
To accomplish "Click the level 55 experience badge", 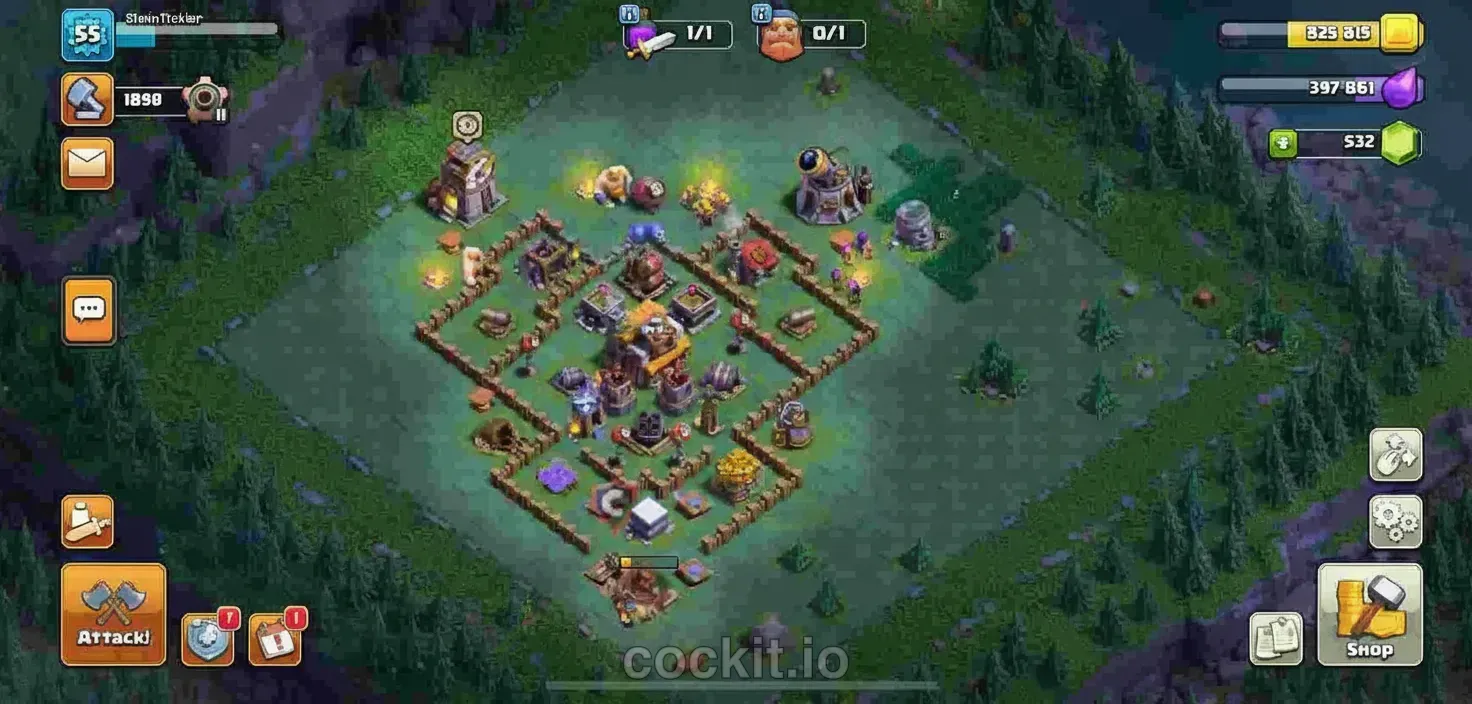I will pos(87,35).
